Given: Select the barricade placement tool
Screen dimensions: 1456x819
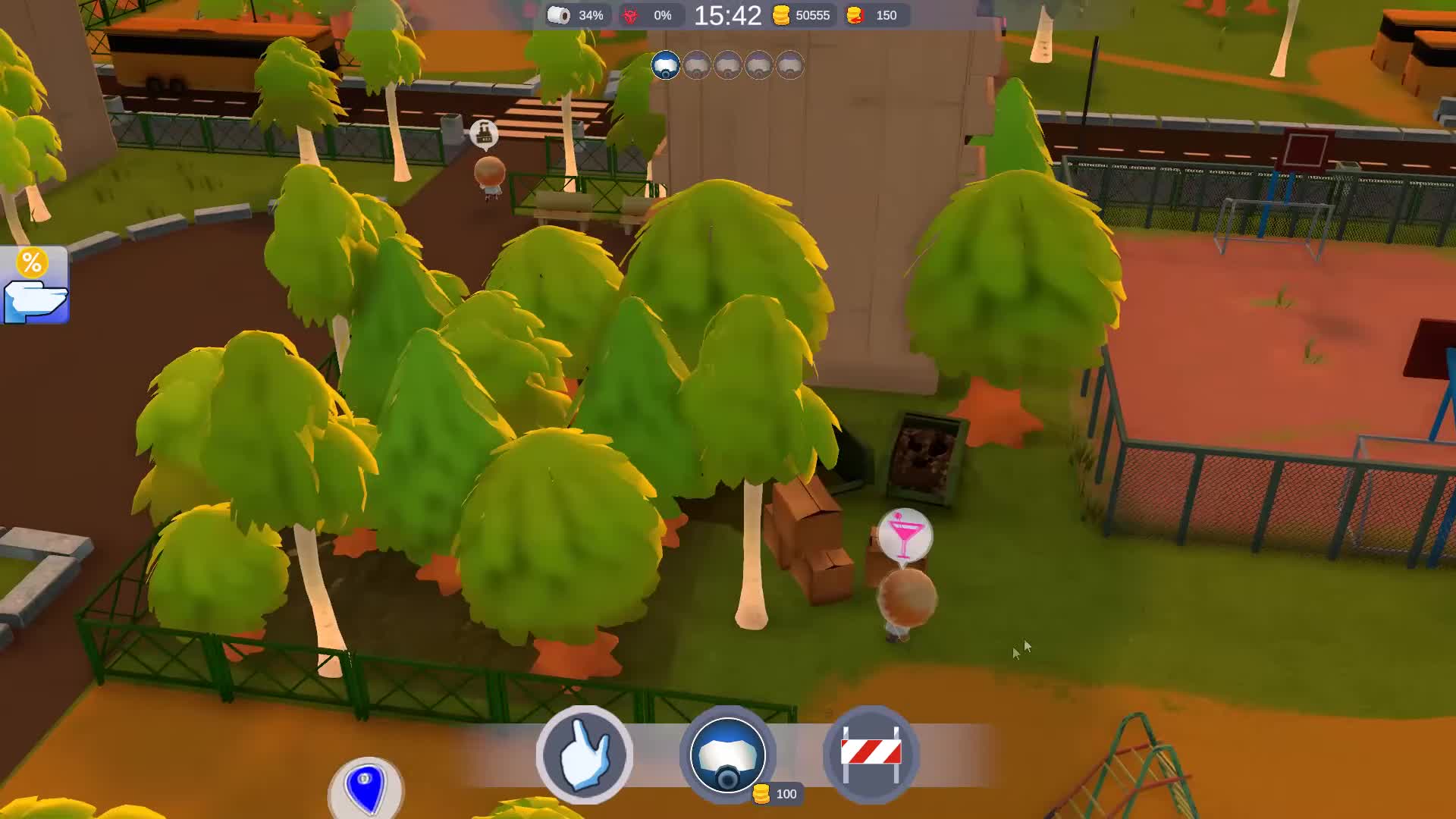Looking at the screenshot, I should coord(871,752).
